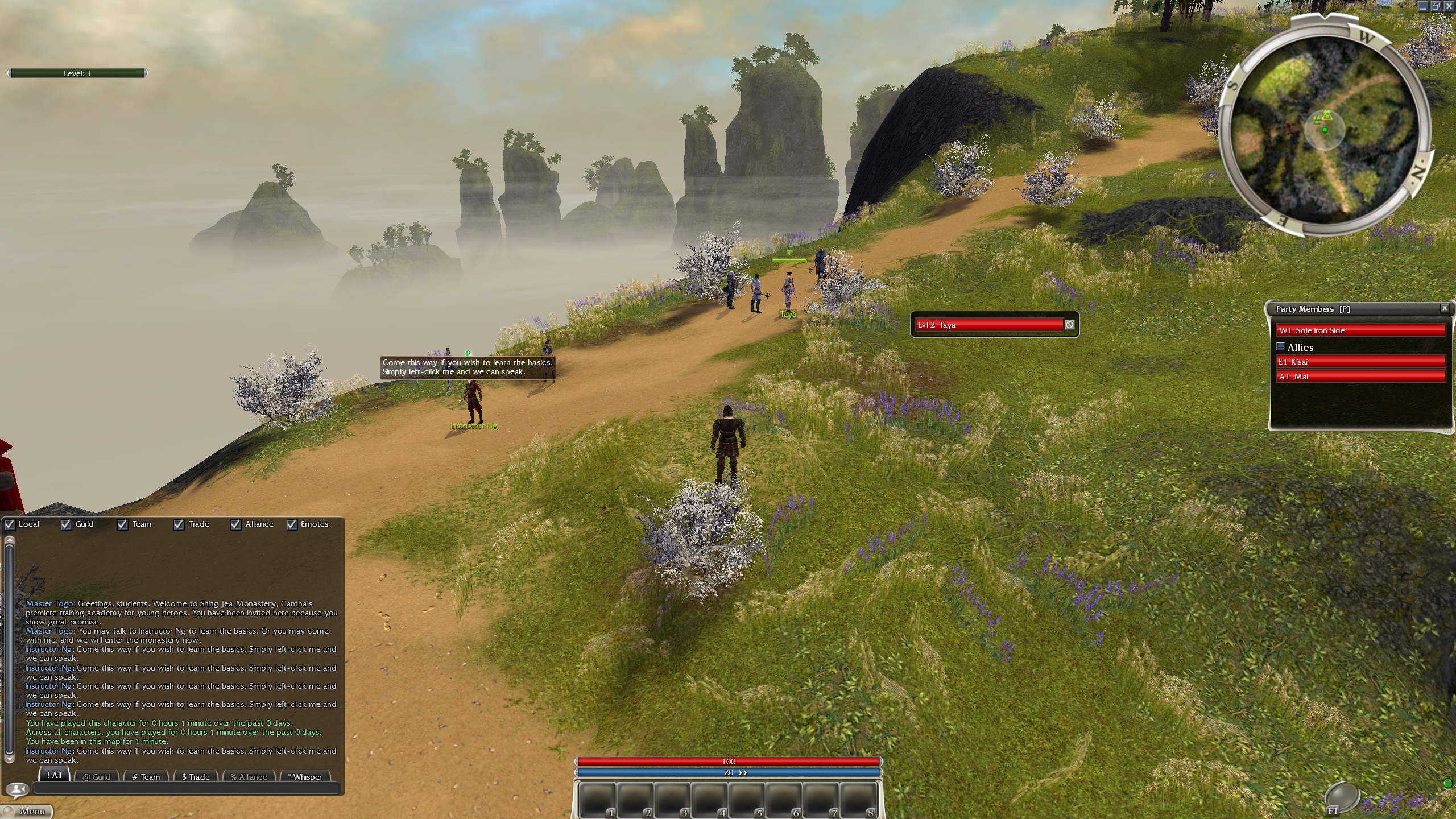Close the game window
1456x819 pixels.
[x=1449, y=6]
